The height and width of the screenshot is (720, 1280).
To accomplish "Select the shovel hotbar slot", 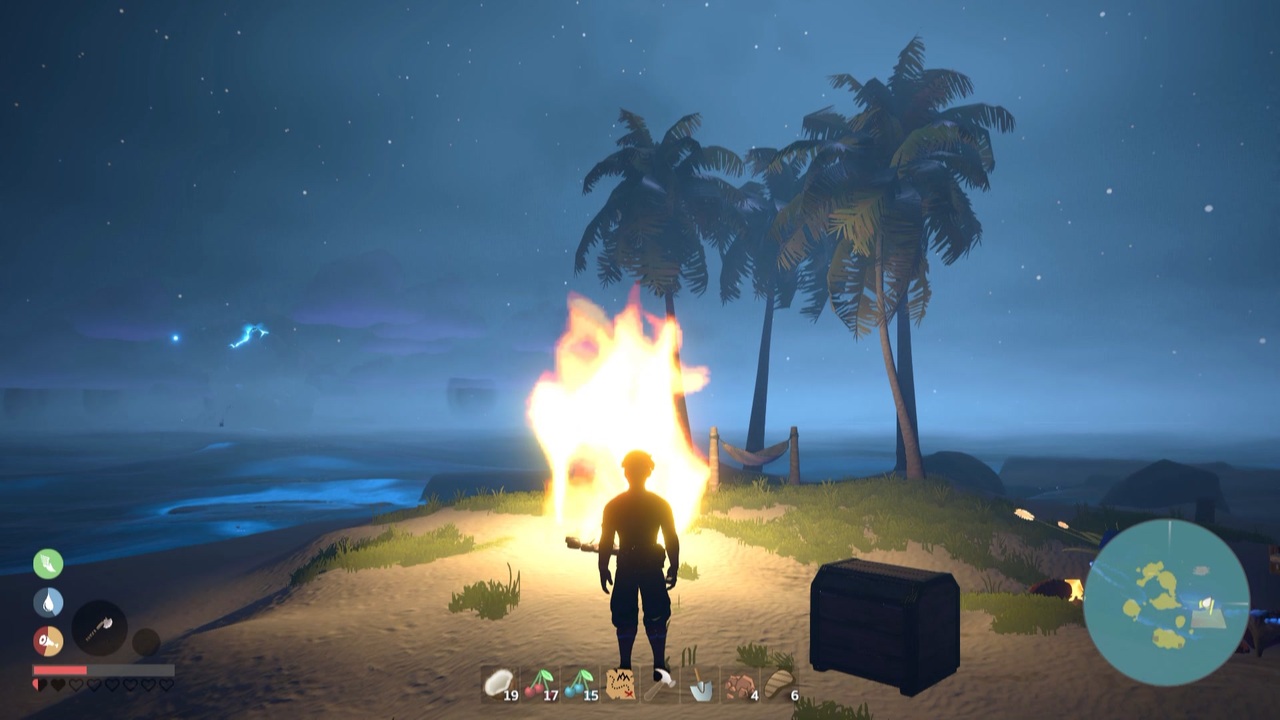I will click(700, 684).
